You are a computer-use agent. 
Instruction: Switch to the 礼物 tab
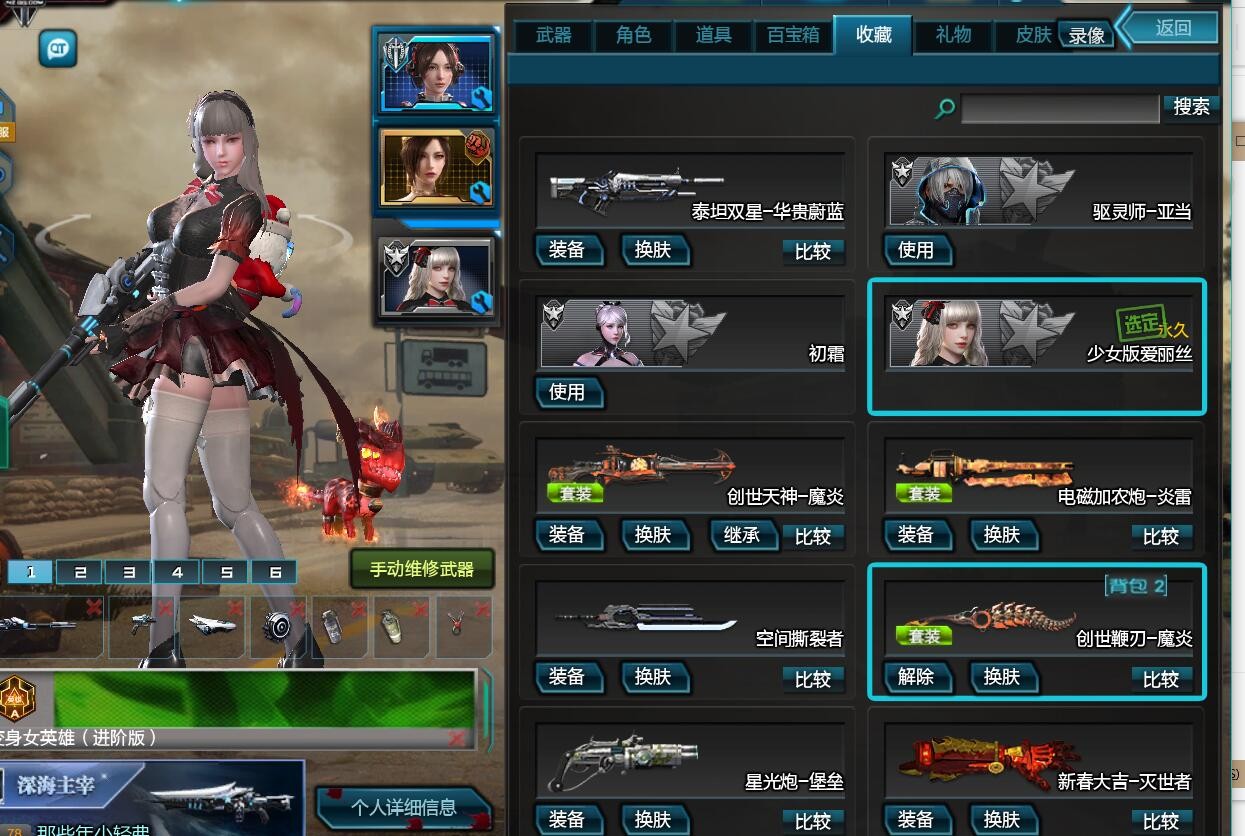(953, 36)
